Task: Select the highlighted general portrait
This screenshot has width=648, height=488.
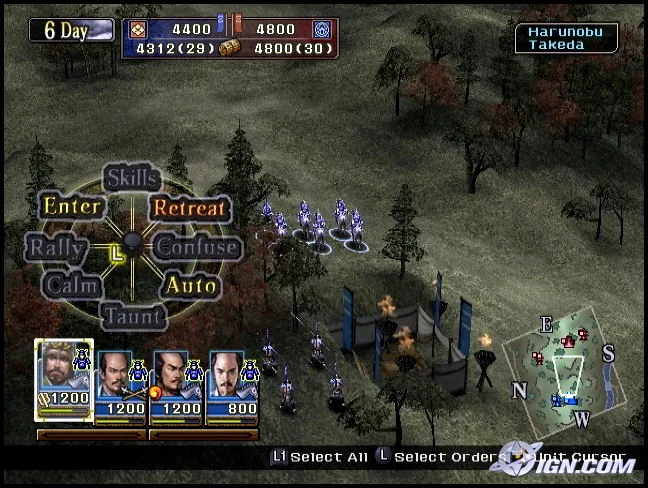Action: [x=63, y=381]
